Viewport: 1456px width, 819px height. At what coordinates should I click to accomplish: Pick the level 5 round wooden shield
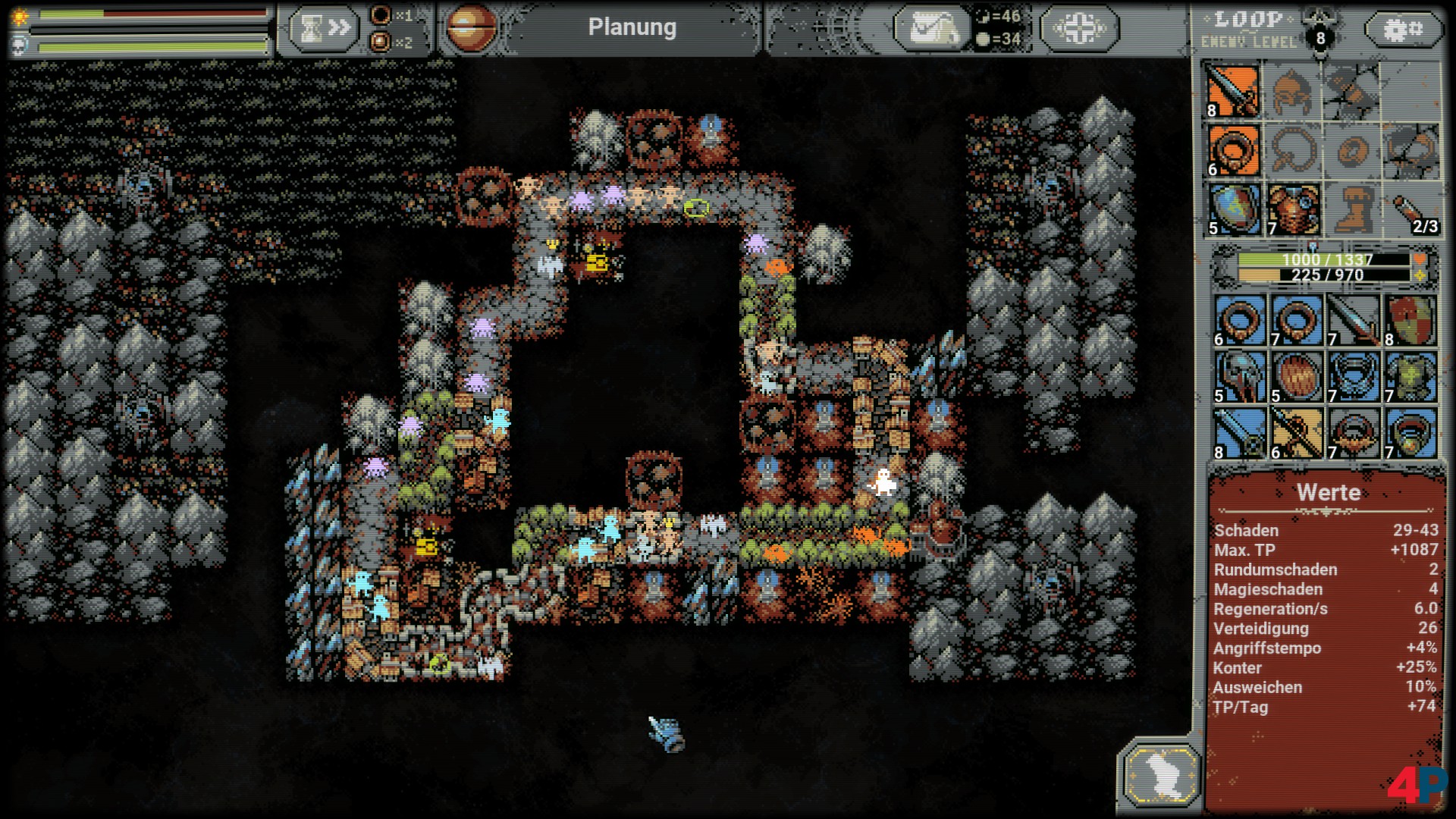(1297, 377)
